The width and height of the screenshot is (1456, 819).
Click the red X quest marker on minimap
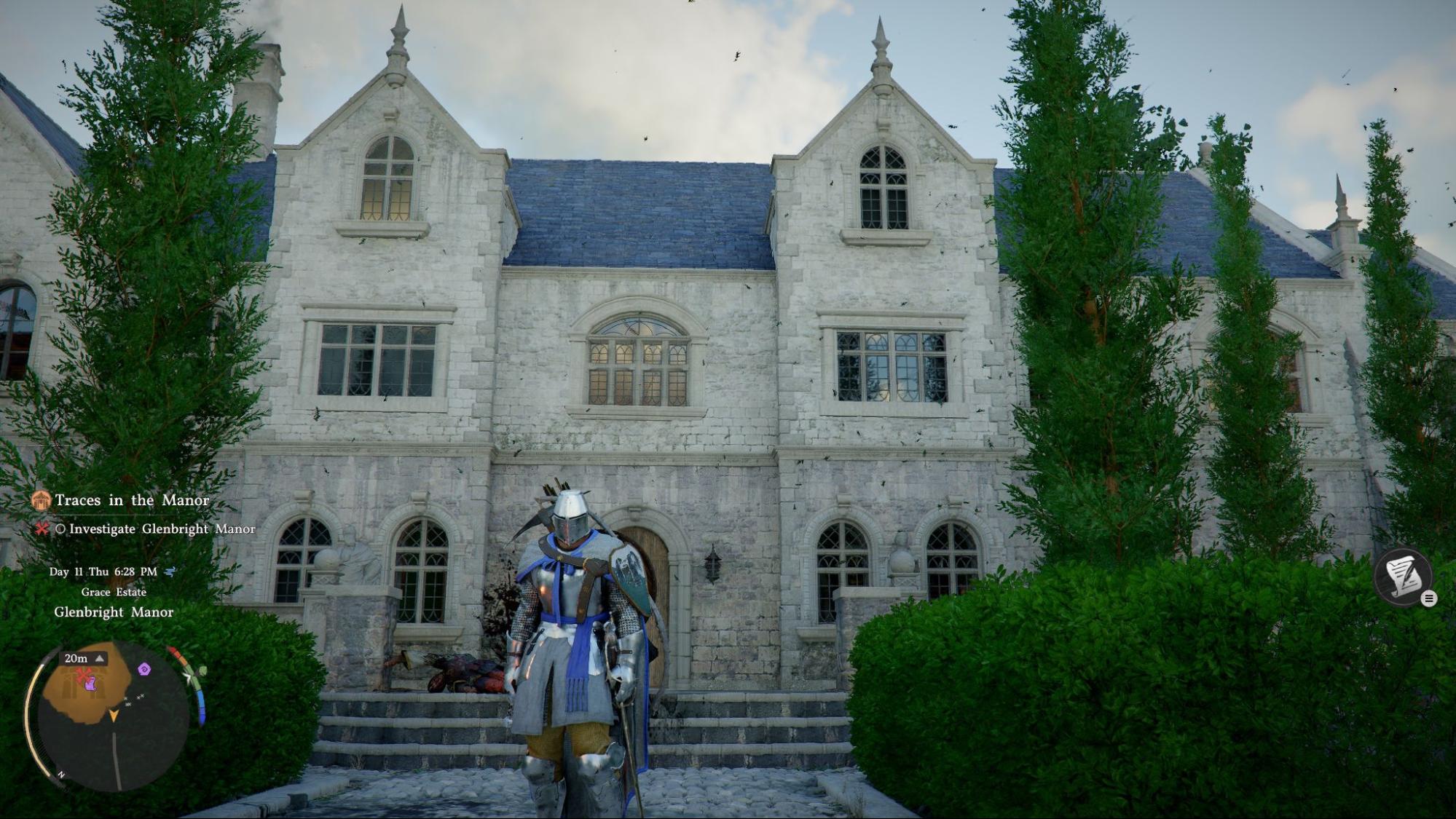(x=83, y=673)
